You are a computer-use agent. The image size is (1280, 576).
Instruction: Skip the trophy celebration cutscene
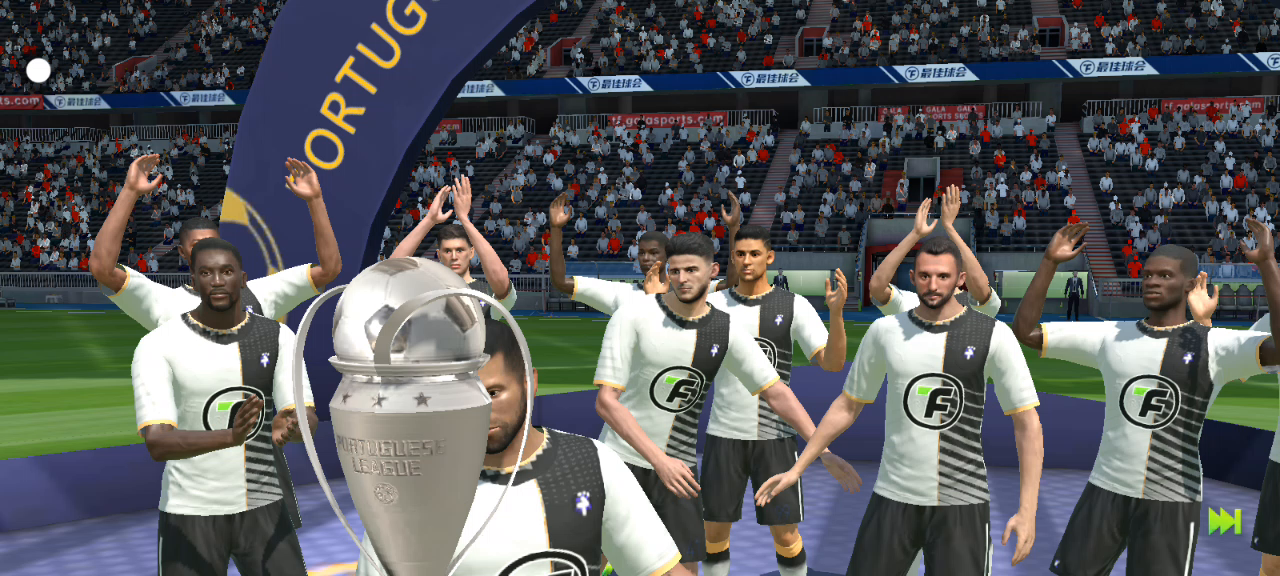[x=1224, y=521]
